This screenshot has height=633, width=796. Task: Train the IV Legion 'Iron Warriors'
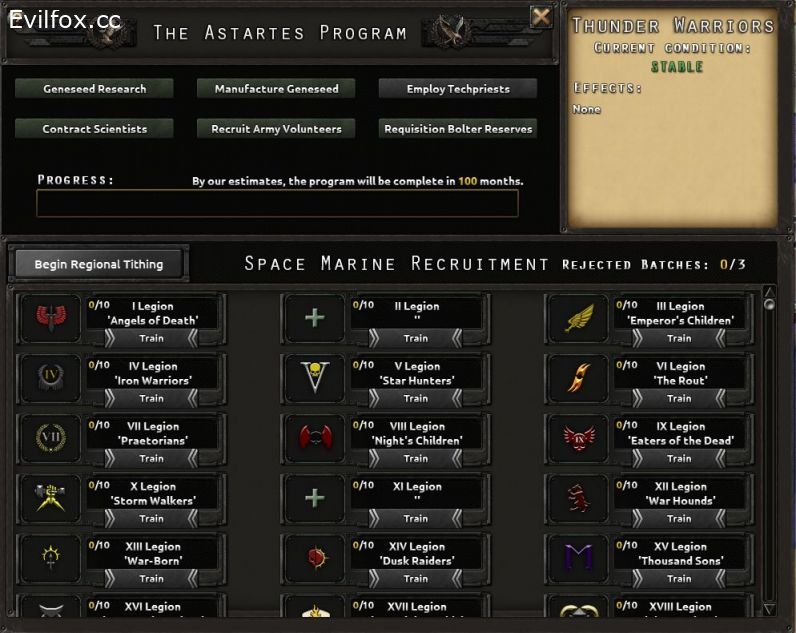[151, 398]
